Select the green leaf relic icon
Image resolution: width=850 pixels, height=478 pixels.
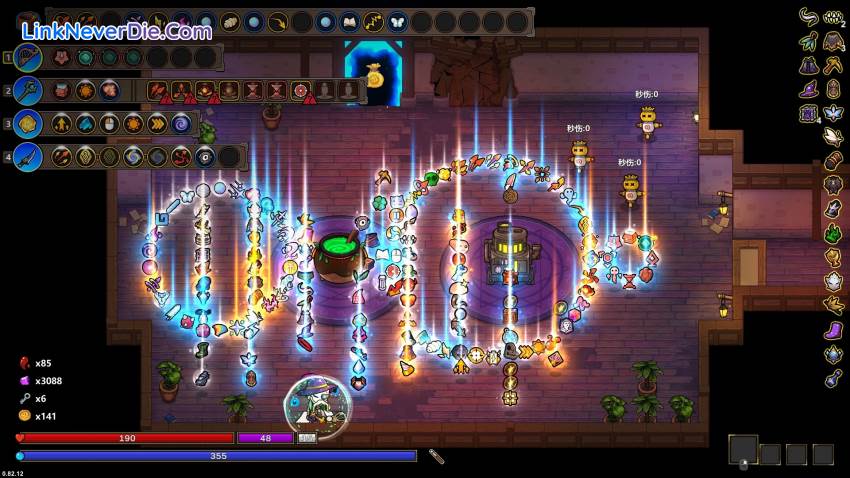point(832,234)
